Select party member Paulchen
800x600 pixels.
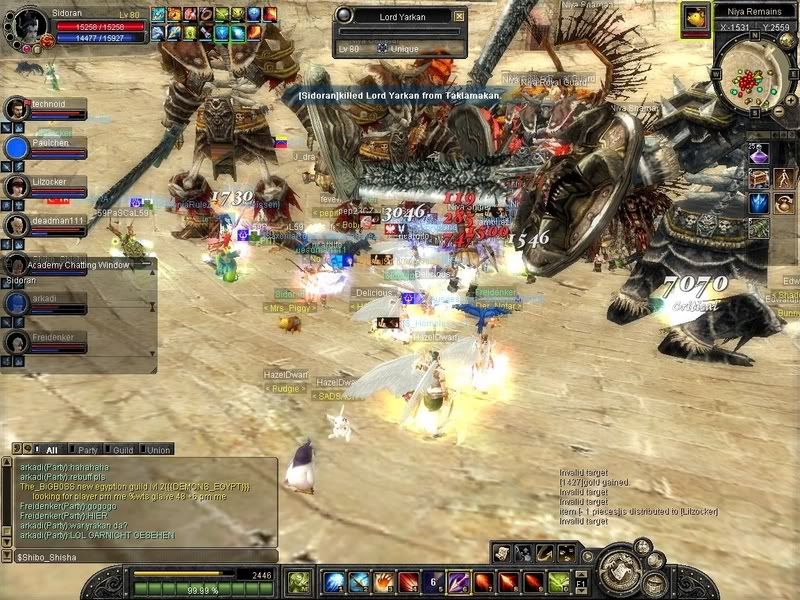(x=18, y=148)
